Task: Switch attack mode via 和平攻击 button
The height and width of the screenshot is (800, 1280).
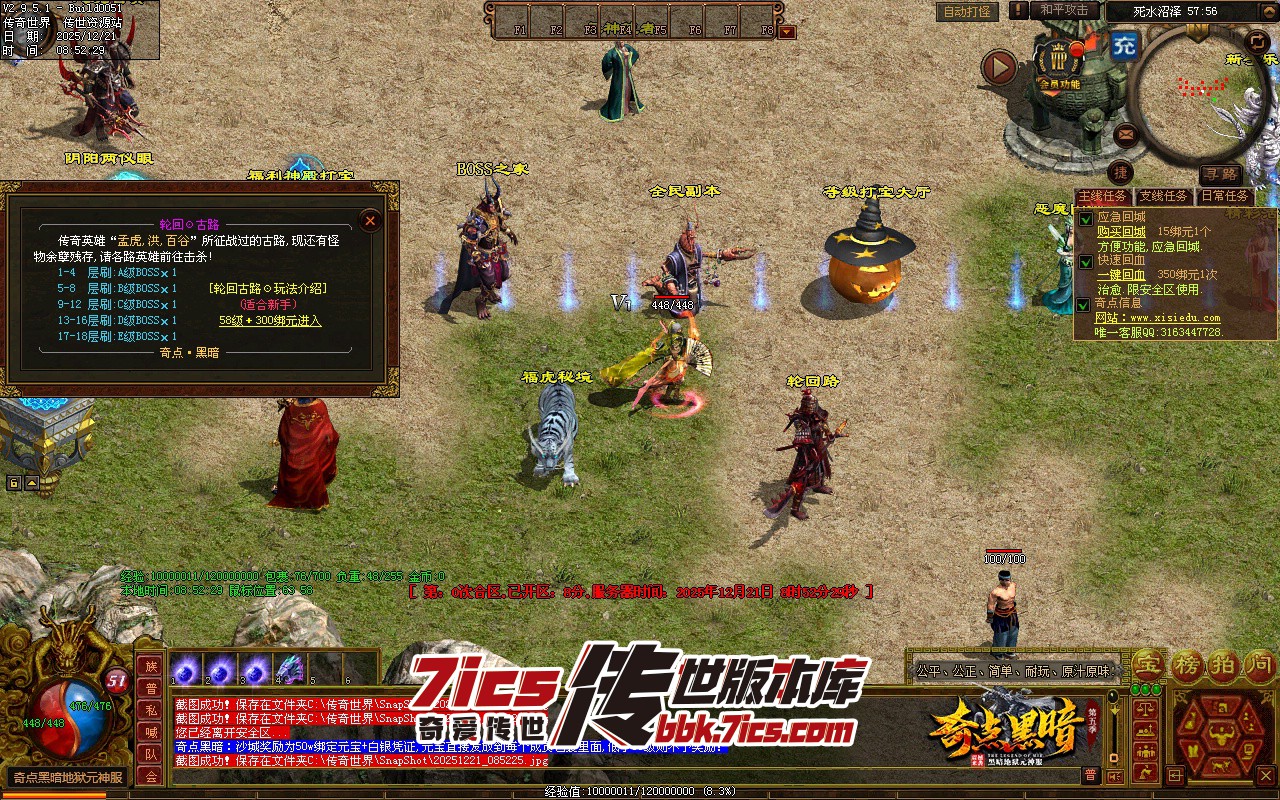Action: point(1064,10)
